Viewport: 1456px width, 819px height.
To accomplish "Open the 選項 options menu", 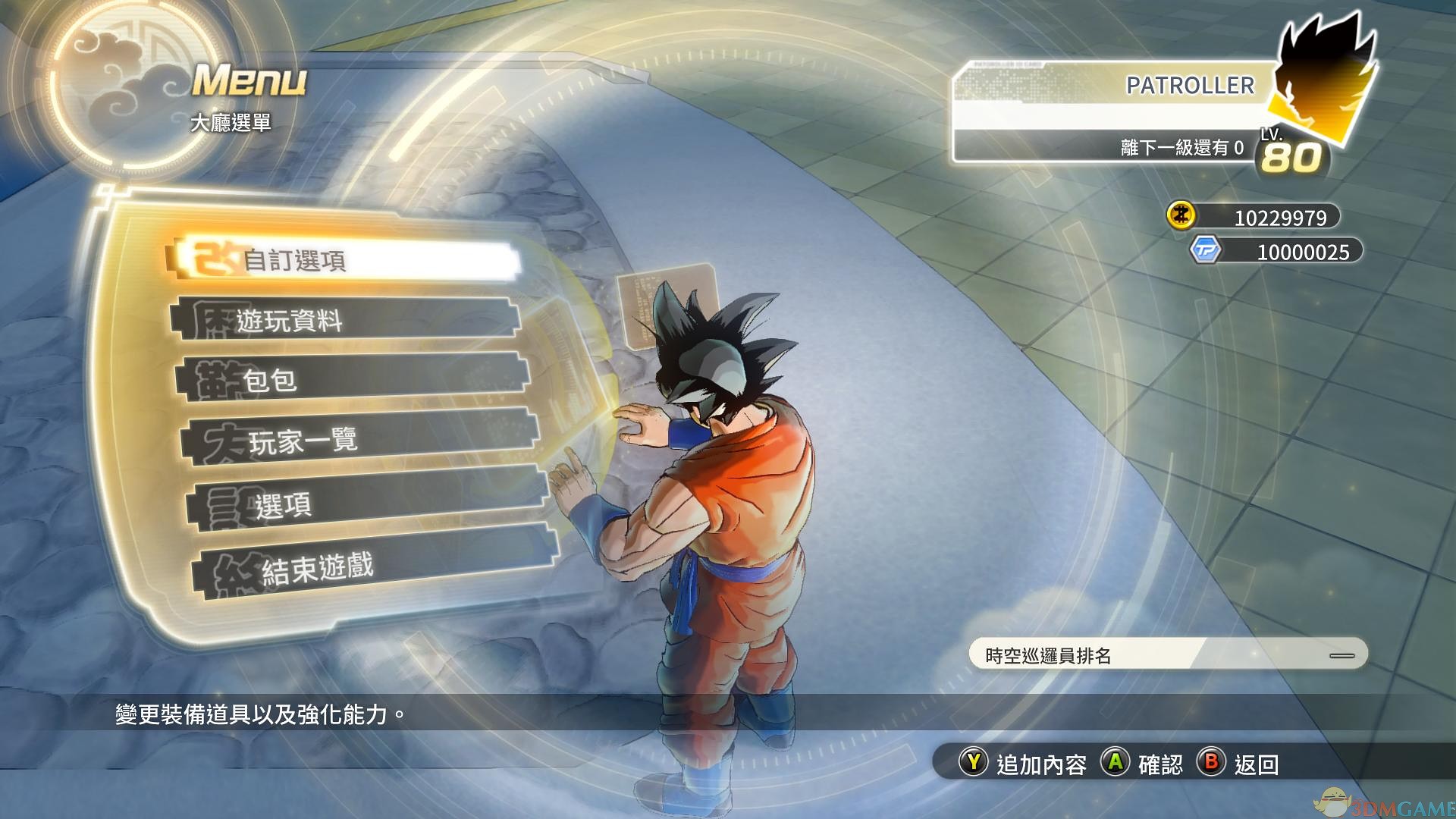I will (368, 504).
